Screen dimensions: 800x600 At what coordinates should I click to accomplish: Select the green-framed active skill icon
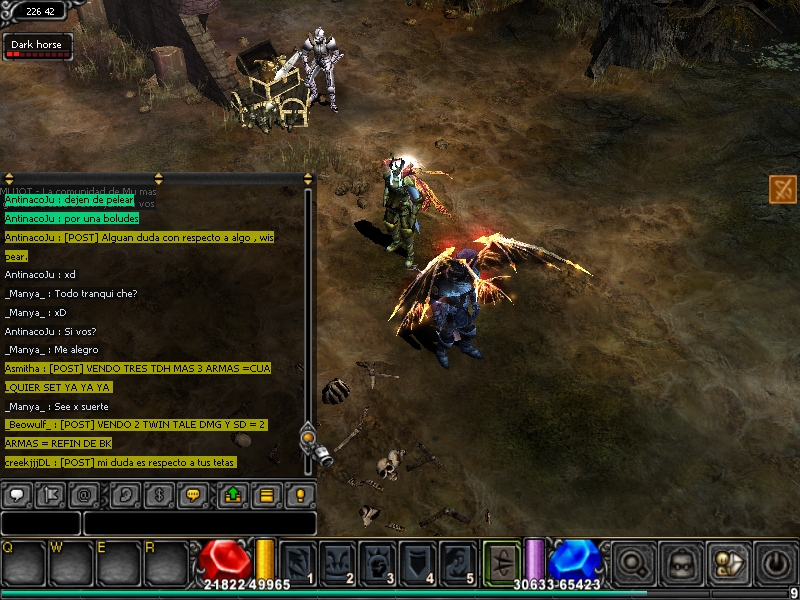501,561
